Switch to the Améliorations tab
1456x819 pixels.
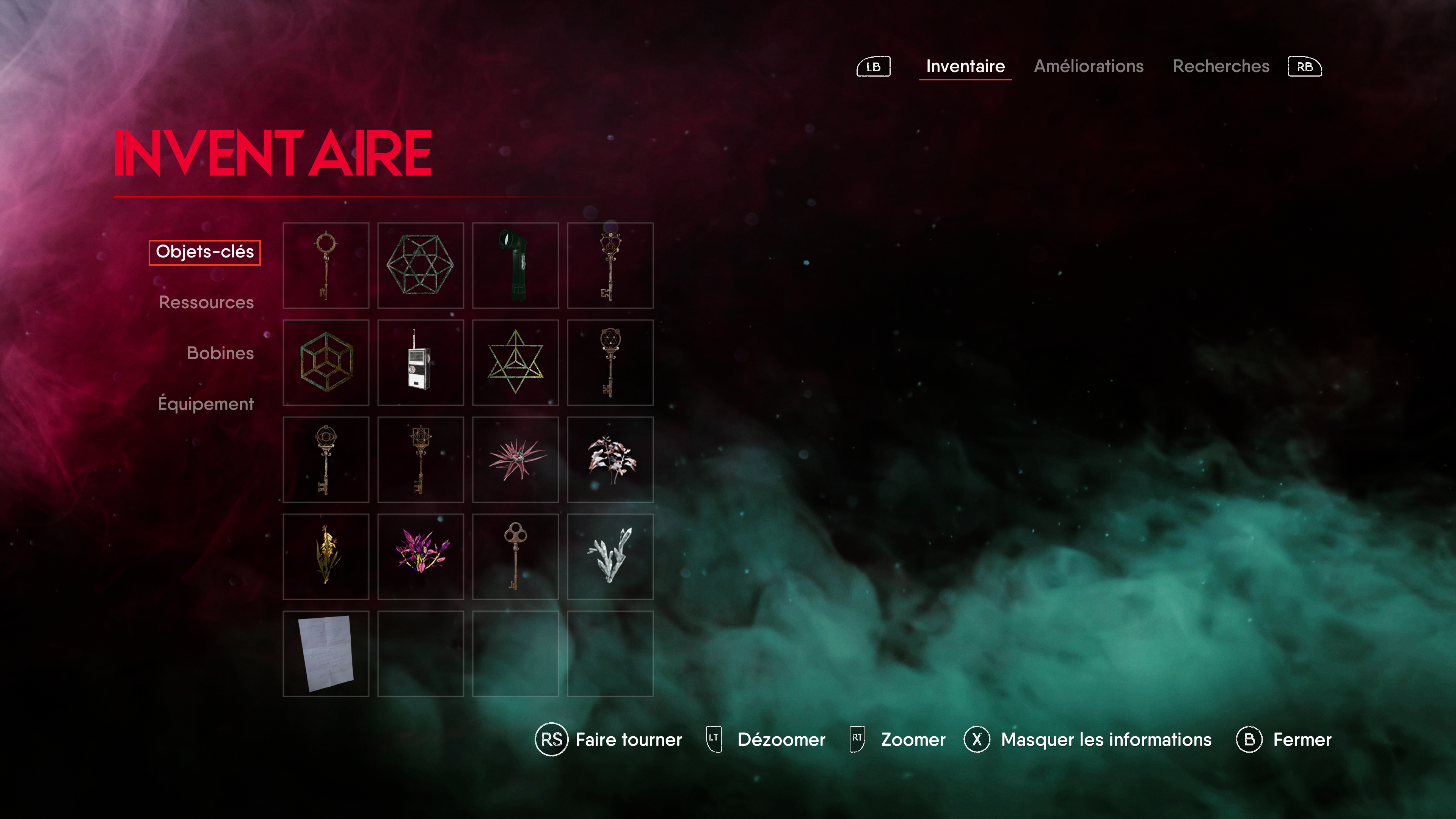tap(1088, 66)
